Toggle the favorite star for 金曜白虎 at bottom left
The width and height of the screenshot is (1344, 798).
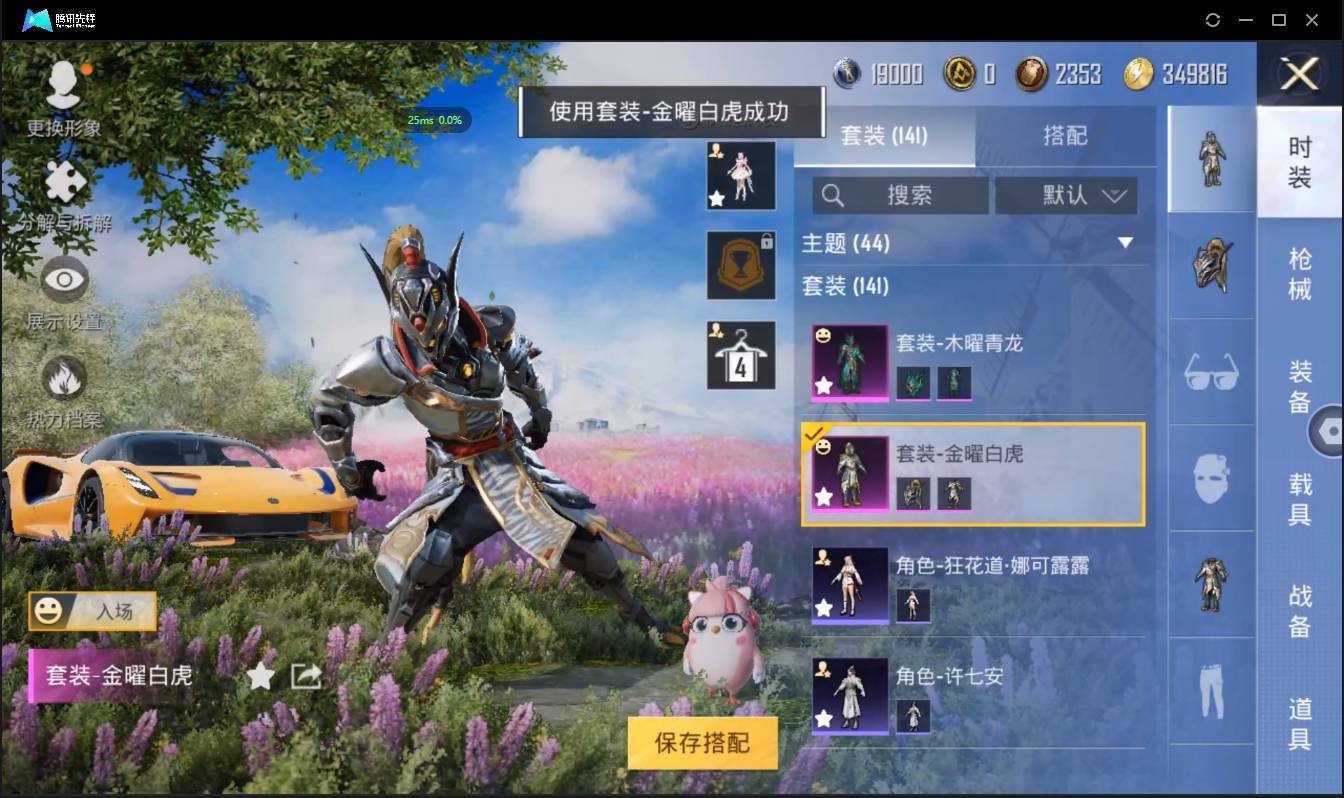pyautogui.click(x=260, y=677)
